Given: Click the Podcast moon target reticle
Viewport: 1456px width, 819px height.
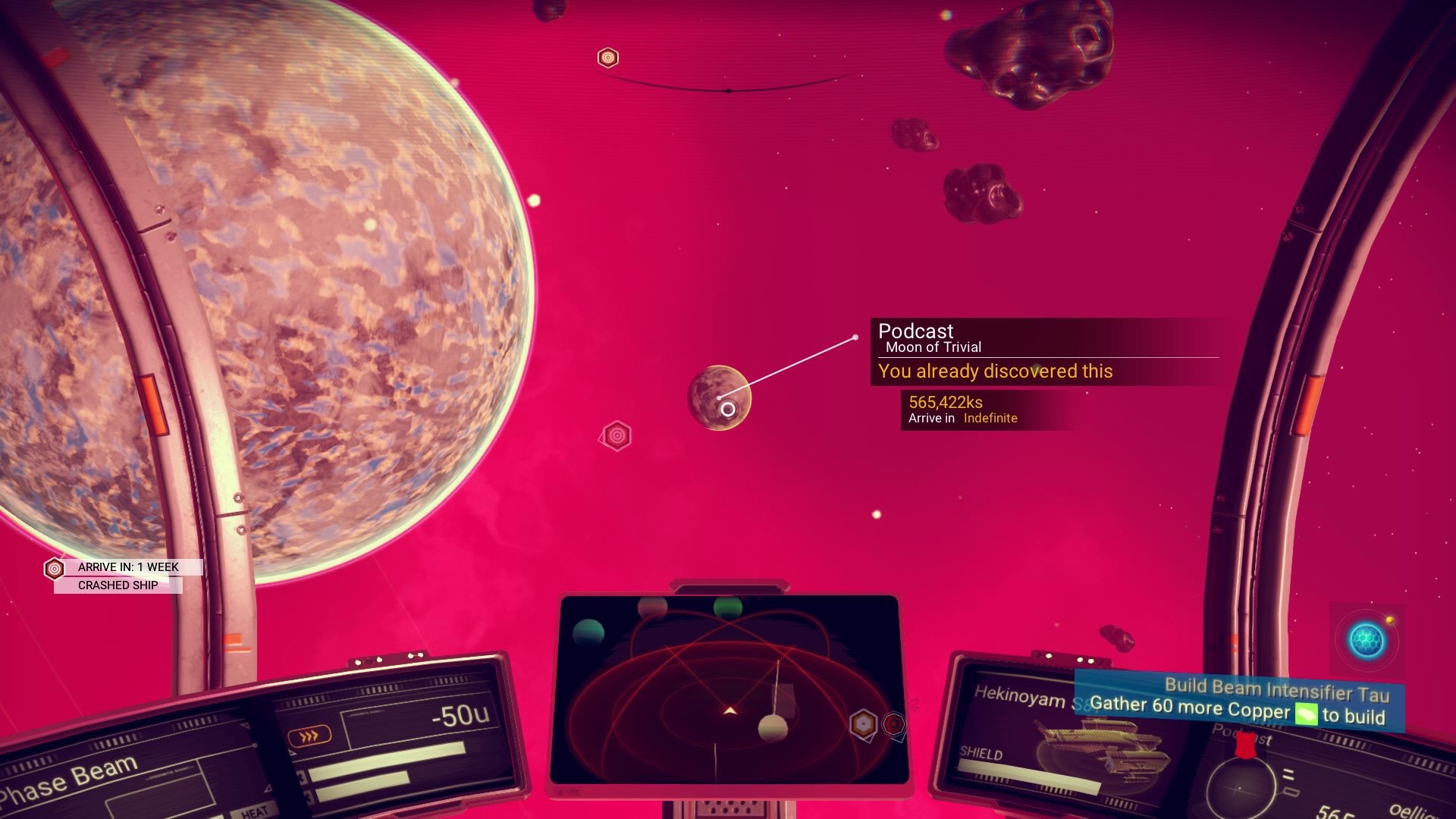Looking at the screenshot, I should pos(727,409).
